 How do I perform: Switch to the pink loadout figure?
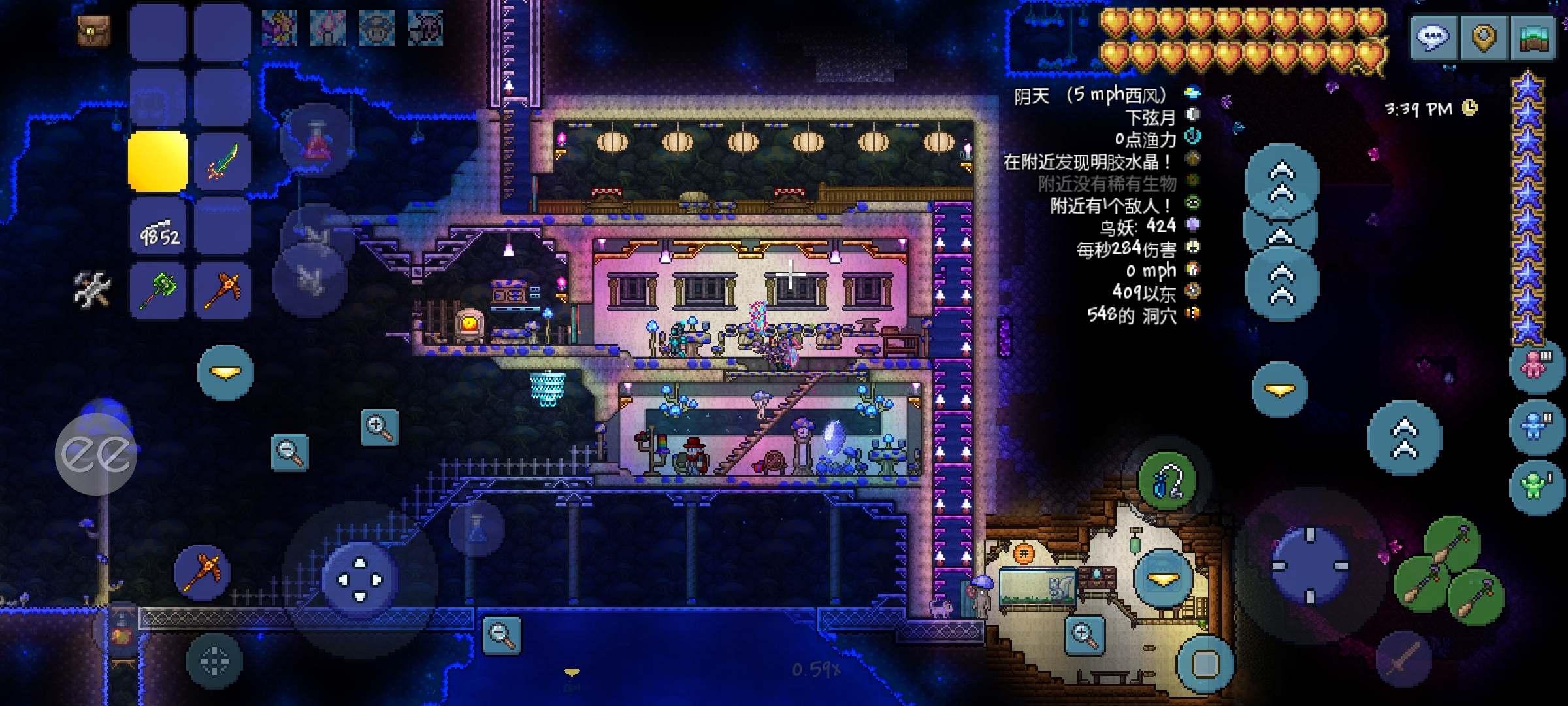click(1535, 365)
